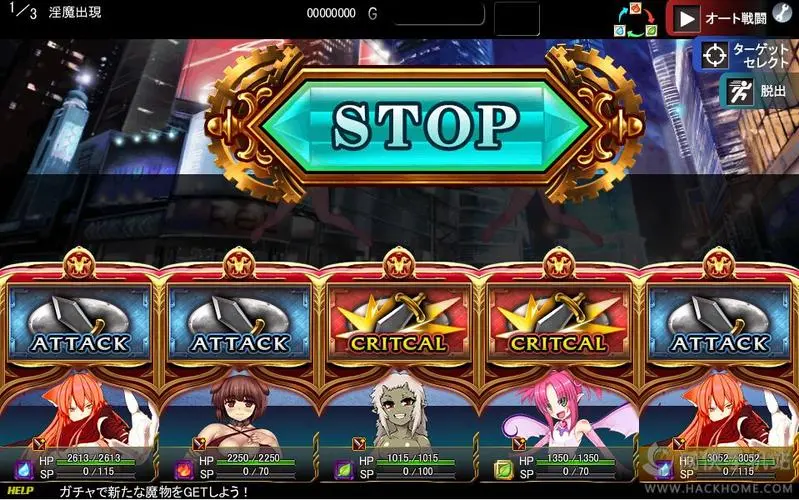The width and height of the screenshot is (799, 500).
Task: Hit the big STOP button
Action: (425, 124)
